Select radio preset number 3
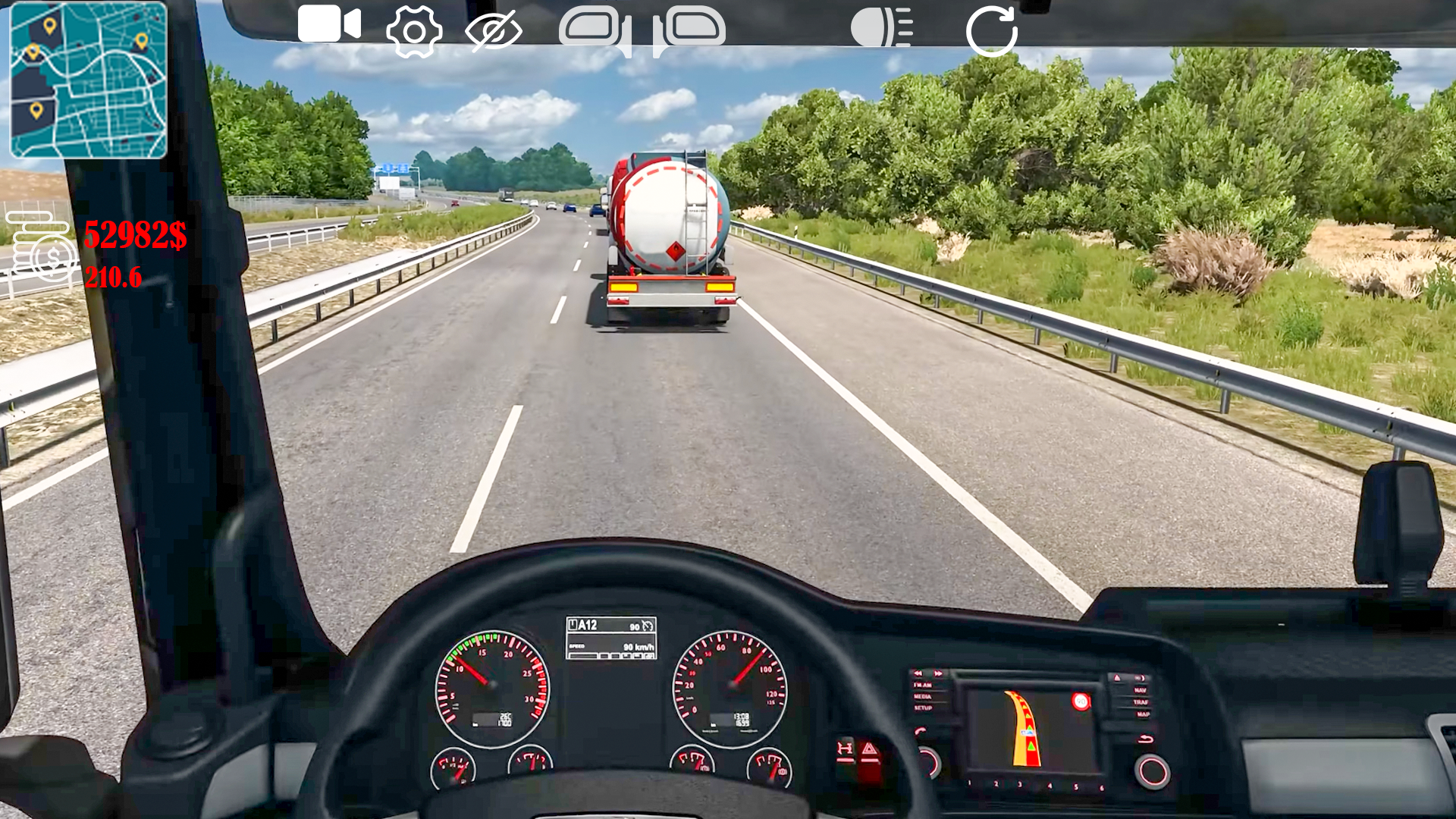Screen dimensions: 1456x819 [x=1019, y=786]
